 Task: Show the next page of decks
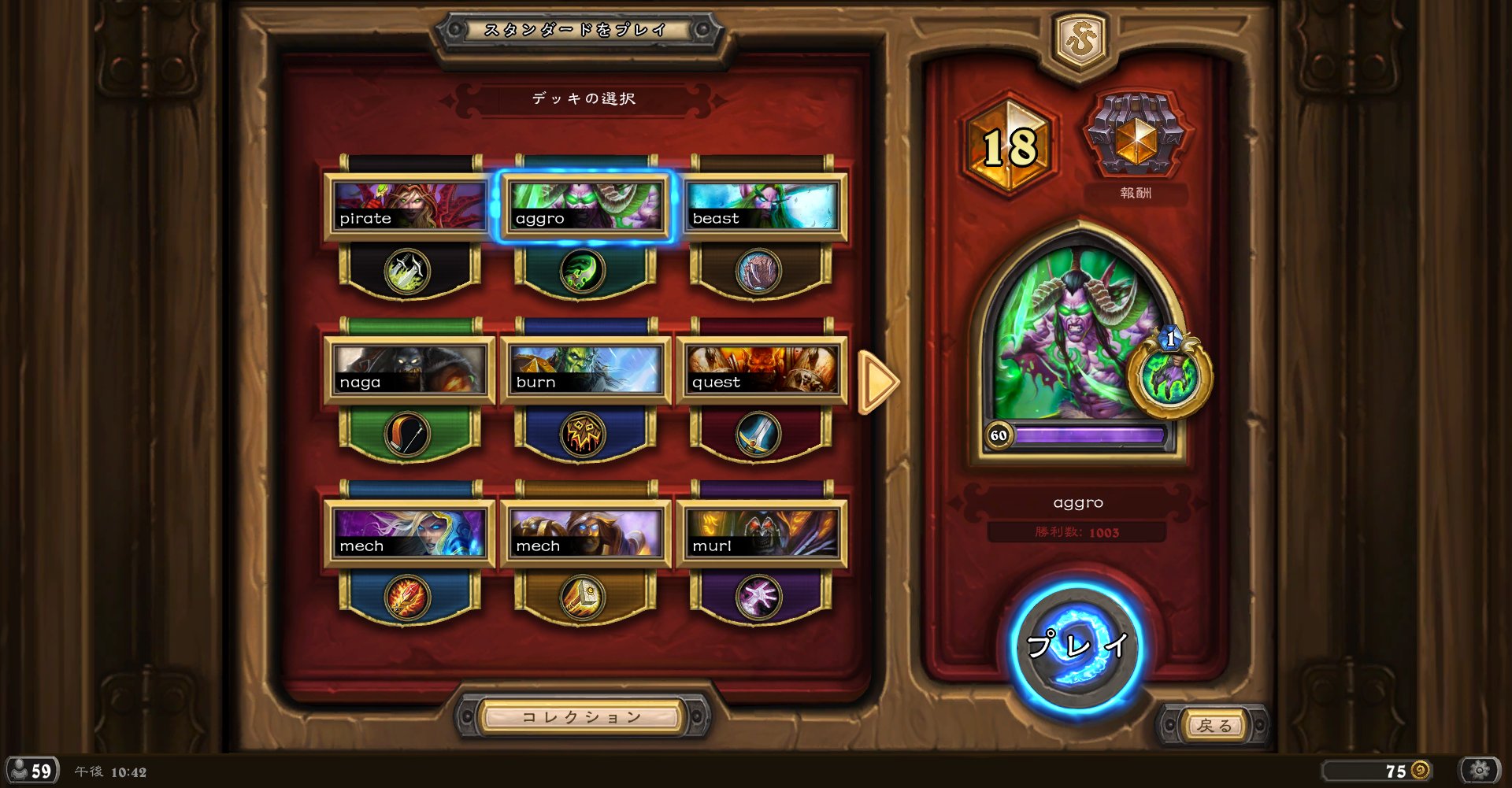coord(877,382)
